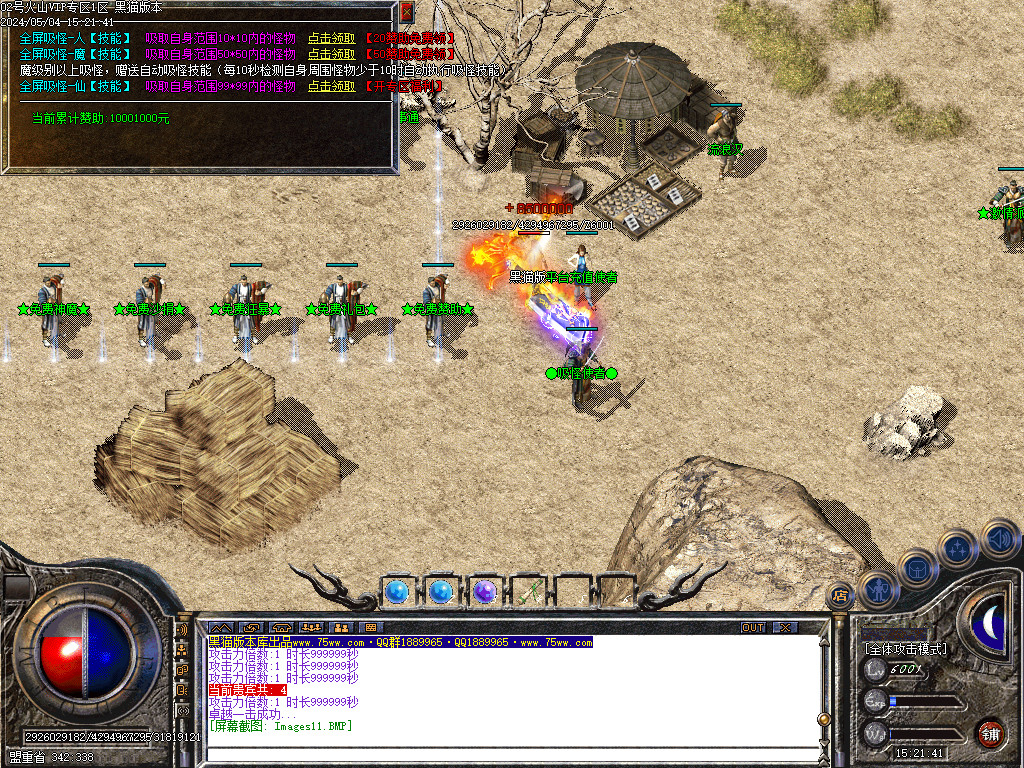The width and height of the screenshot is (1024, 768).
Task: Open the red 铺 stall button
Action: (990, 733)
